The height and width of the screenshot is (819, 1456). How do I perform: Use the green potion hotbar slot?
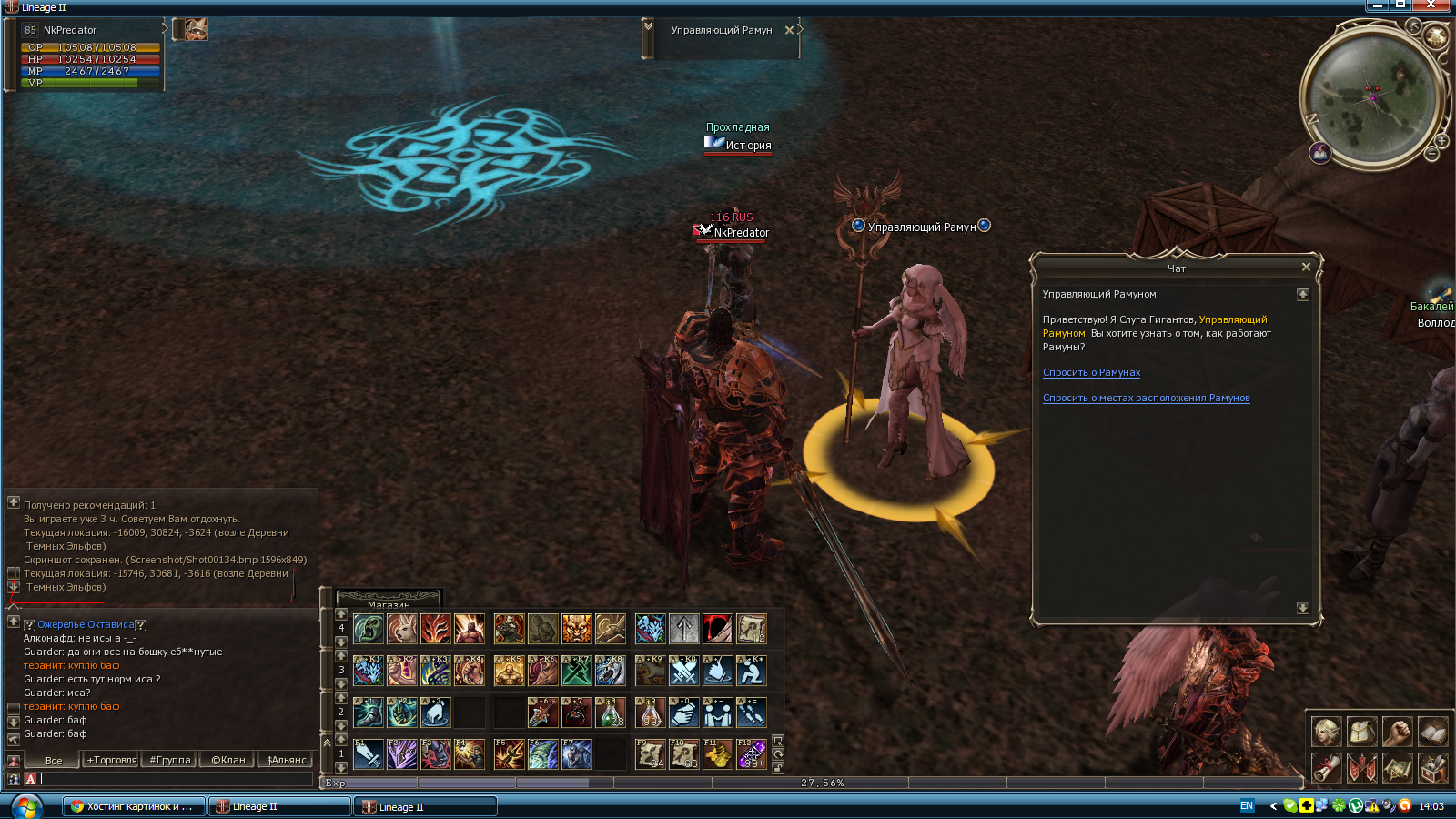pos(611,713)
